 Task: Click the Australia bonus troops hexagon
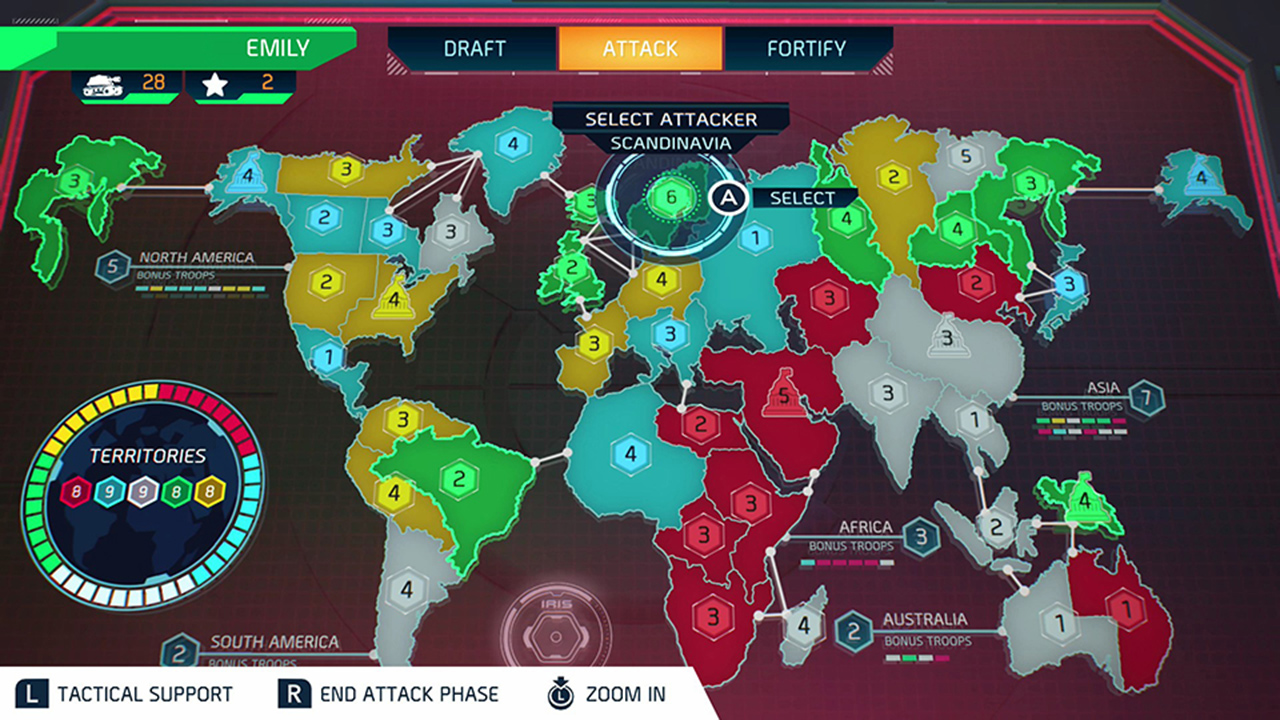point(855,631)
